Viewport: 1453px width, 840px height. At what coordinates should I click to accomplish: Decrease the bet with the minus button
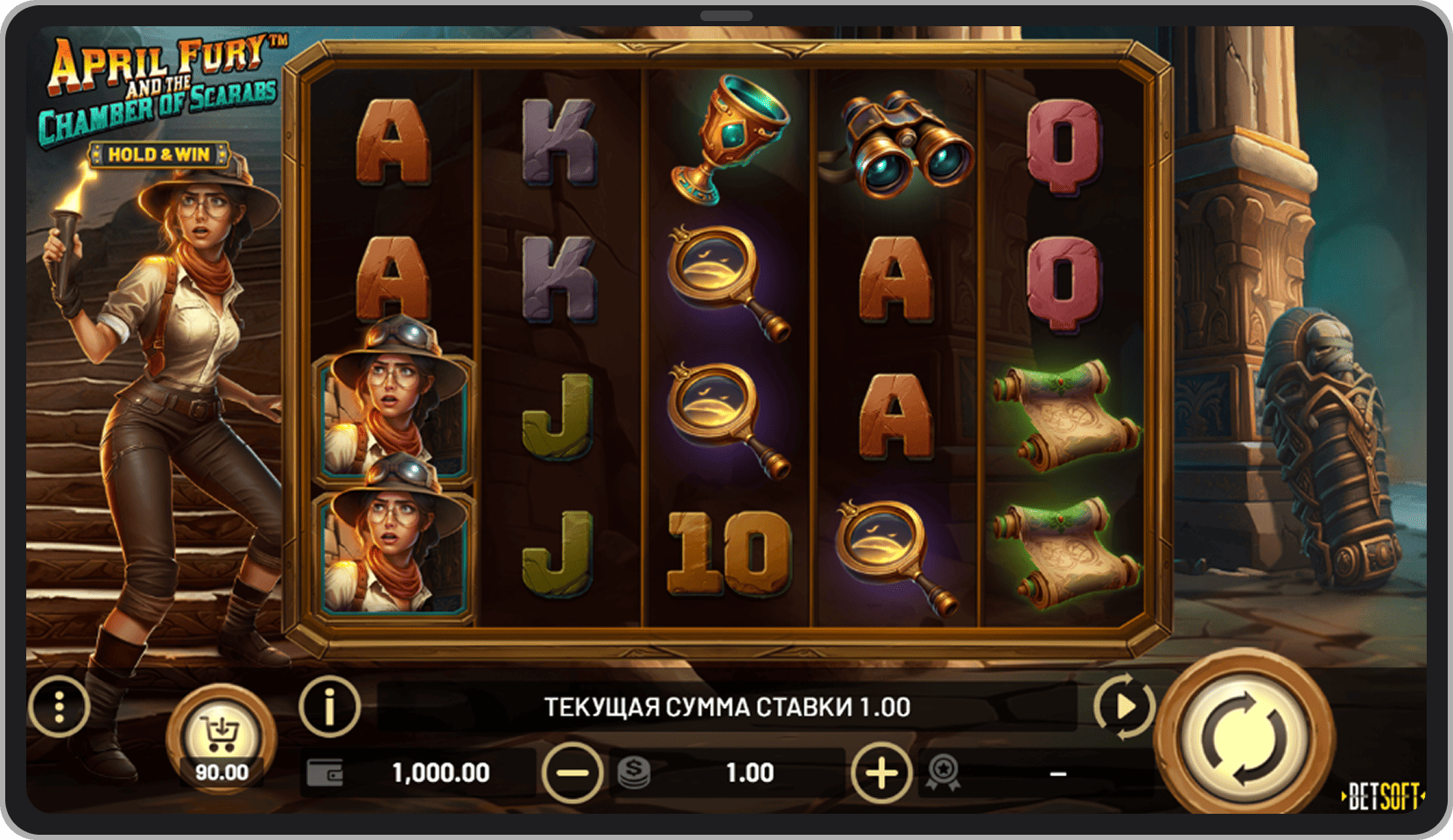(x=573, y=773)
